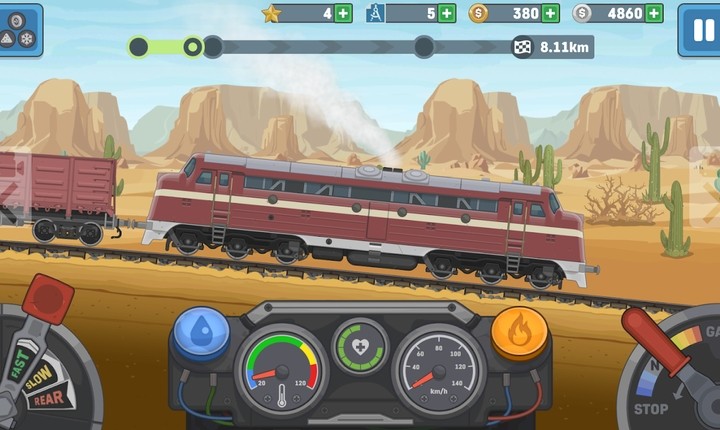Tap the orange fire button
The width and height of the screenshot is (720, 430).
tap(519, 332)
